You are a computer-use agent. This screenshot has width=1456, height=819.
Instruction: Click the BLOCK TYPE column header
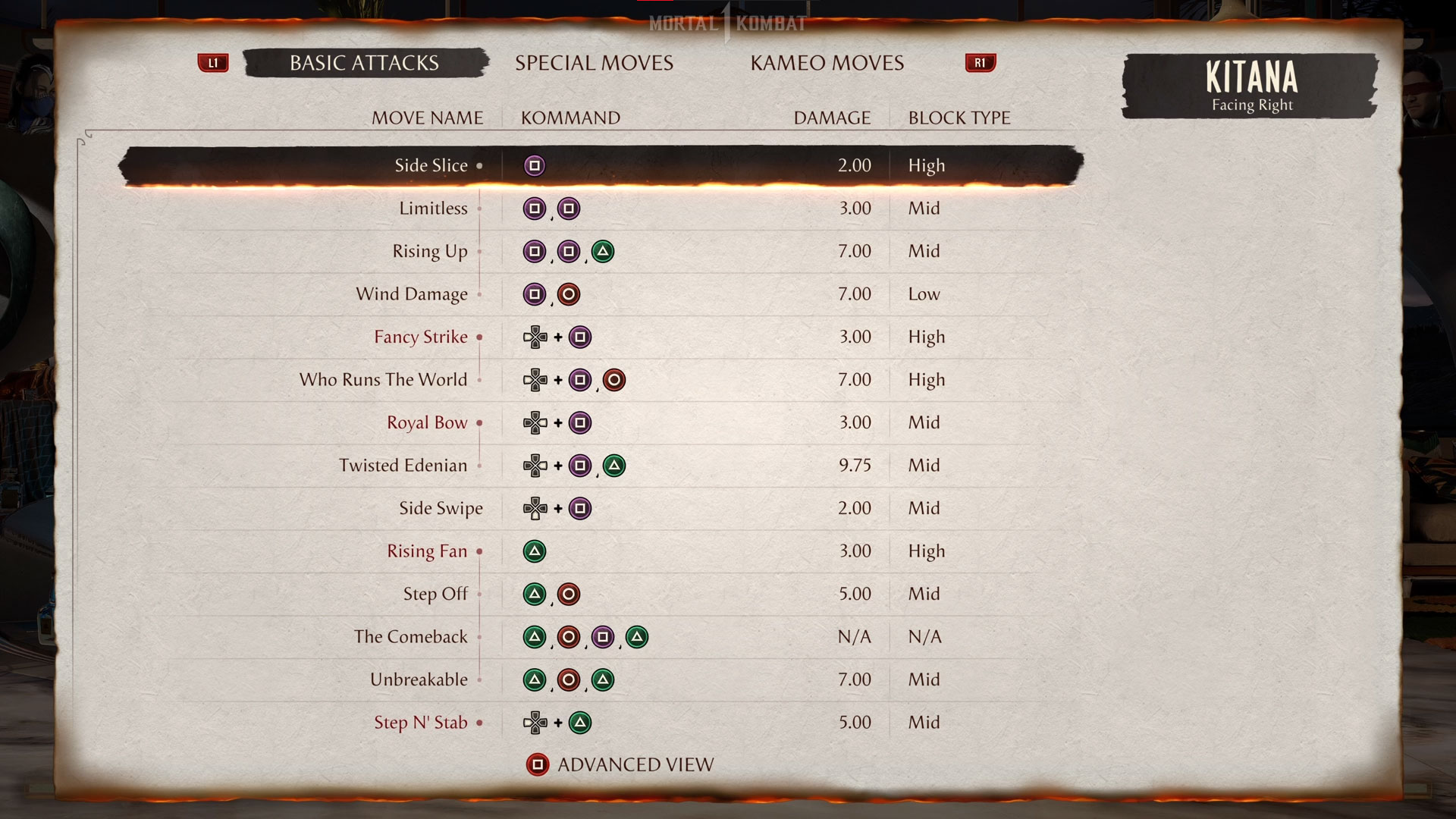click(959, 118)
